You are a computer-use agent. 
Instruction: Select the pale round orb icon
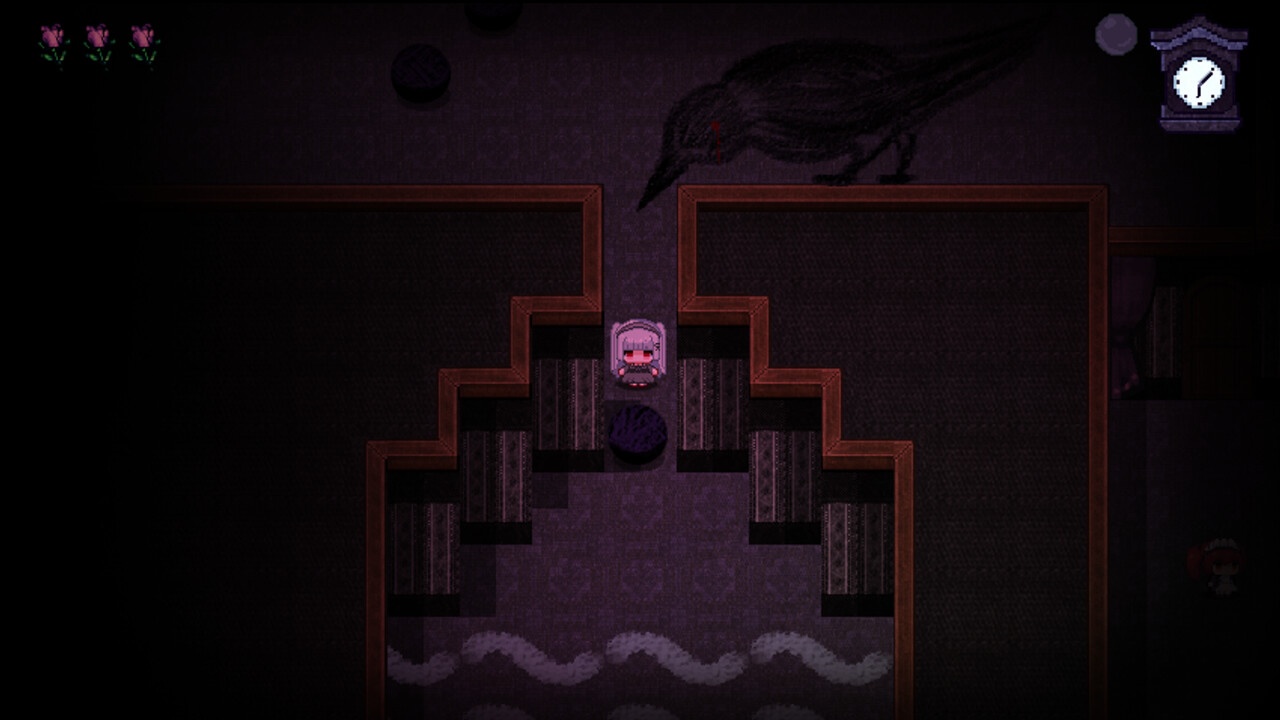tap(1116, 34)
